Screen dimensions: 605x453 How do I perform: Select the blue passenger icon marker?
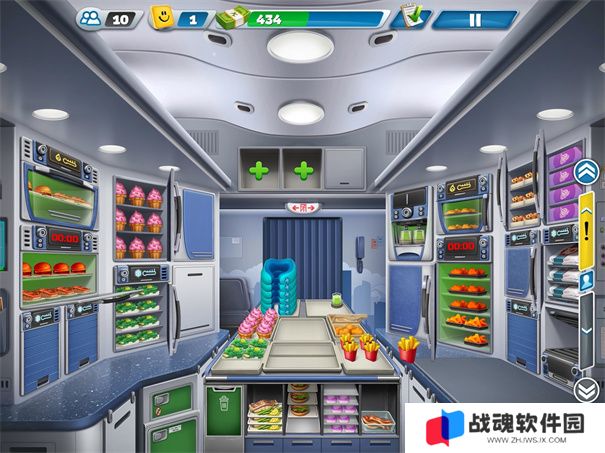(587, 282)
